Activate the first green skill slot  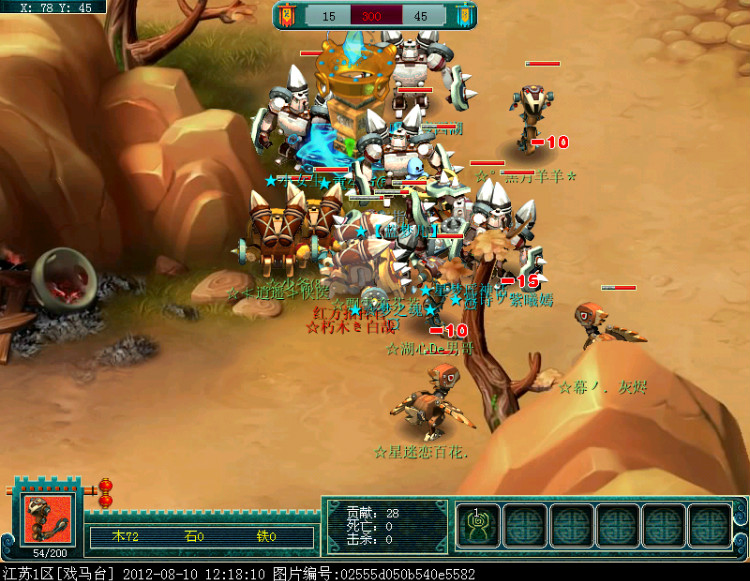pyautogui.click(x=478, y=526)
